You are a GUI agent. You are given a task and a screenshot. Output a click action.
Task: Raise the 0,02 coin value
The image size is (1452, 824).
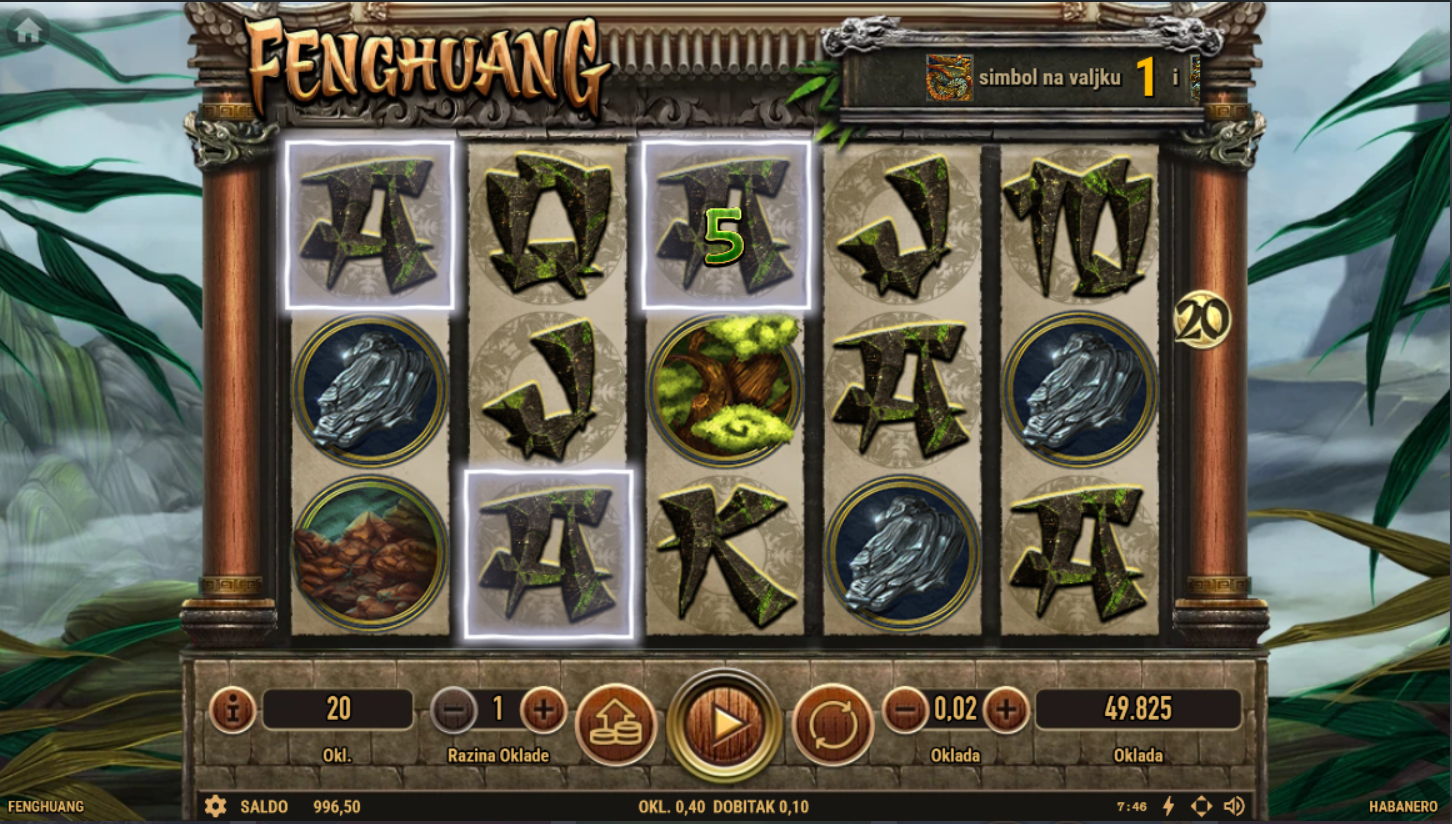coord(1006,711)
